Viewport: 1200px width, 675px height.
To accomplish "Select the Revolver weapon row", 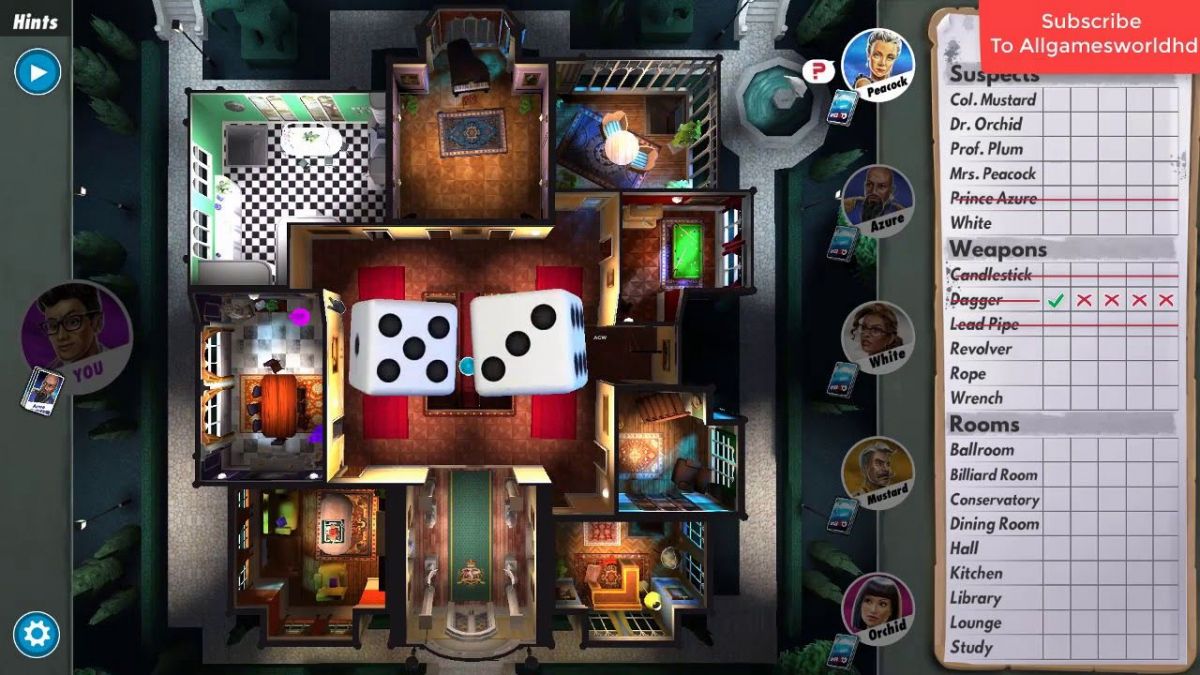I will [981, 348].
